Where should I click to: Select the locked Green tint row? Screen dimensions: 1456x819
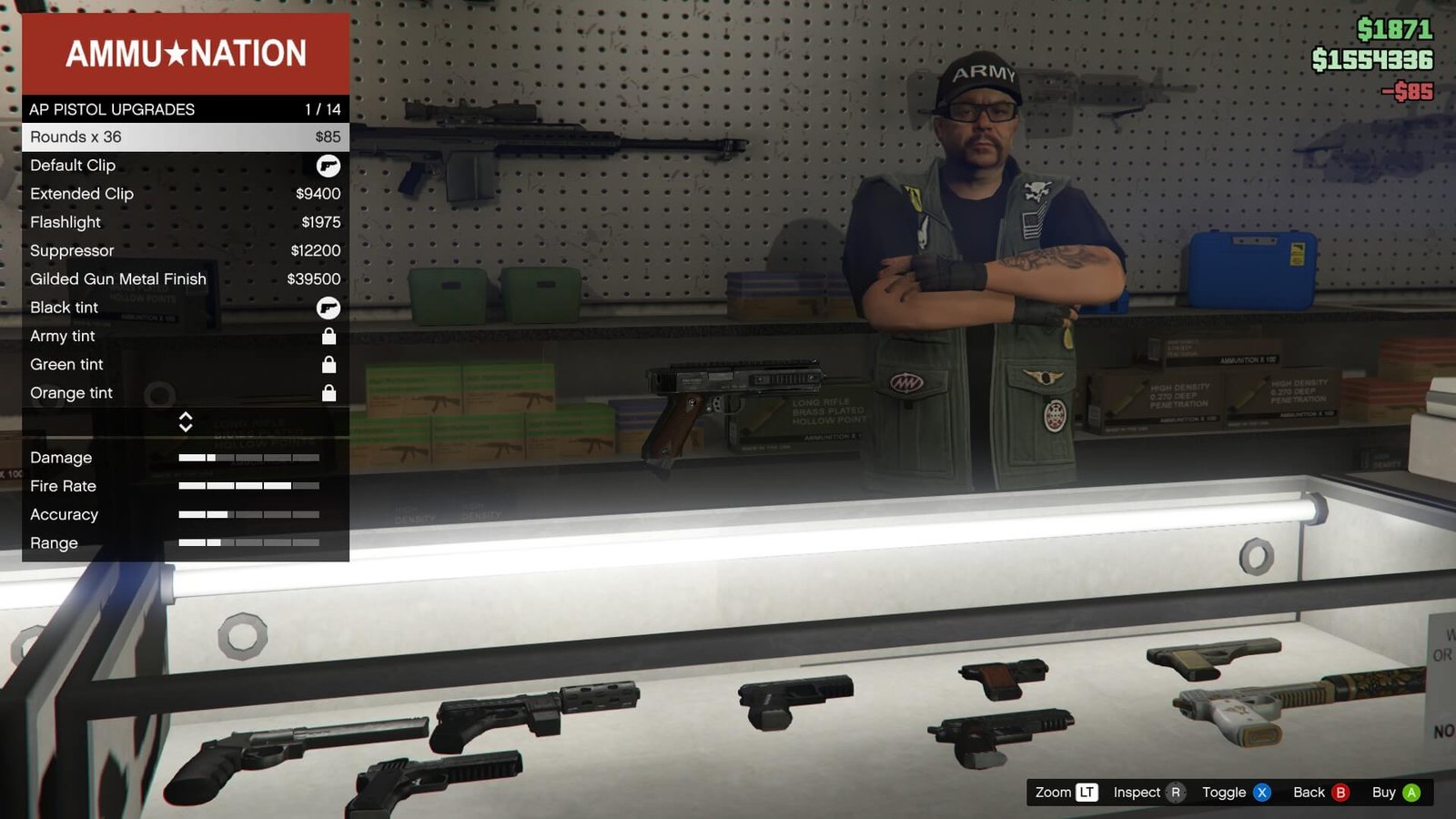pos(185,365)
